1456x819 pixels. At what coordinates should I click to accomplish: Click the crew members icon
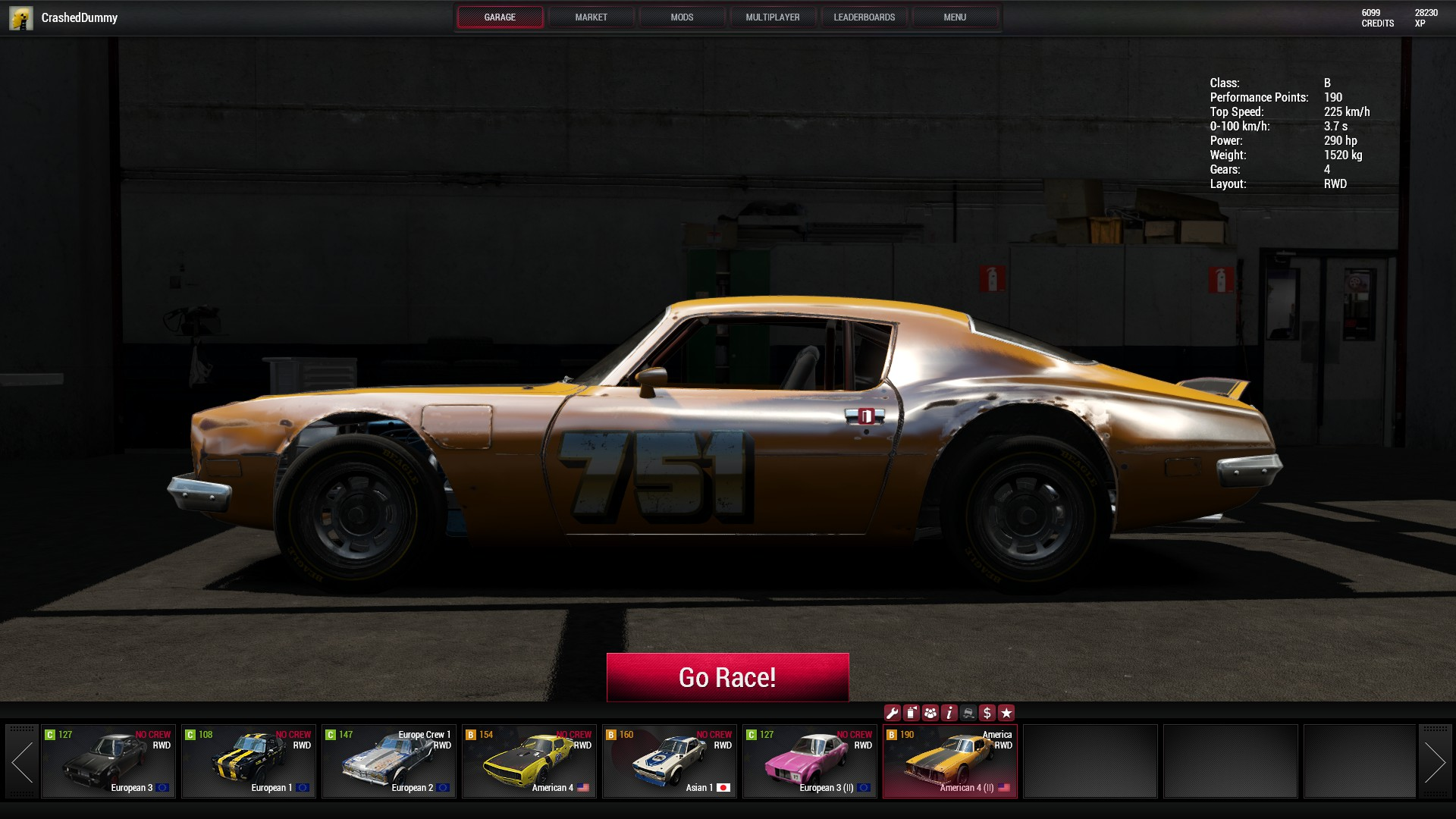930,713
